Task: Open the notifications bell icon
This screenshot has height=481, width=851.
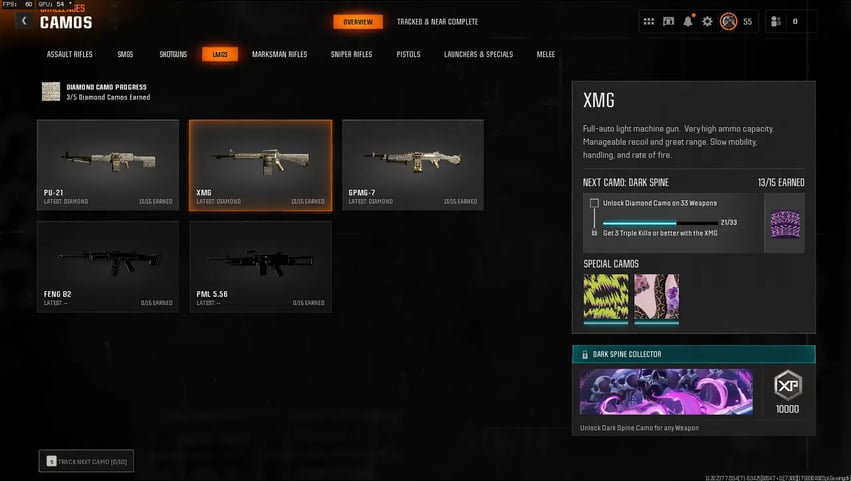Action: [x=688, y=21]
